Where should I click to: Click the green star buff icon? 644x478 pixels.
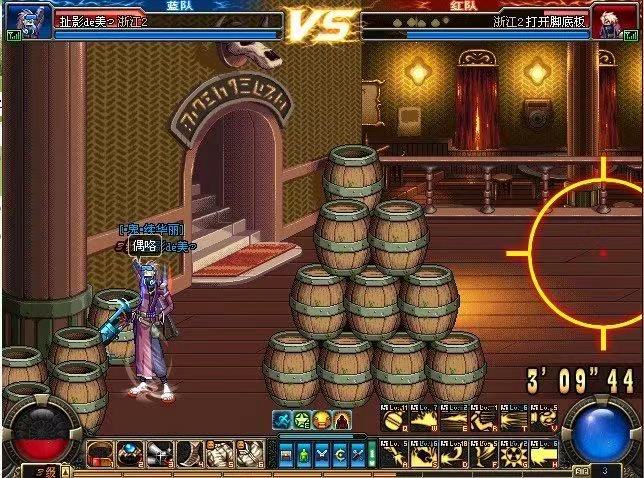point(303,420)
